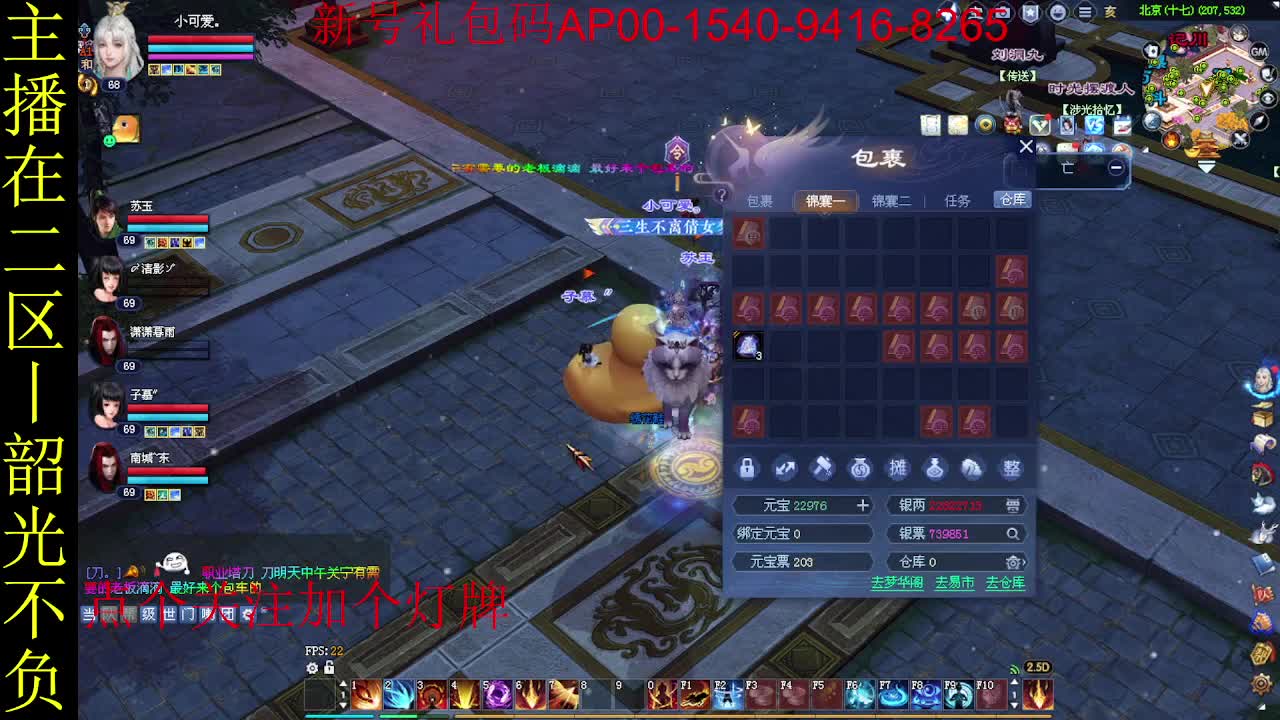Select the lock icon in the bag panel
This screenshot has height=720, width=1280.
747,469
